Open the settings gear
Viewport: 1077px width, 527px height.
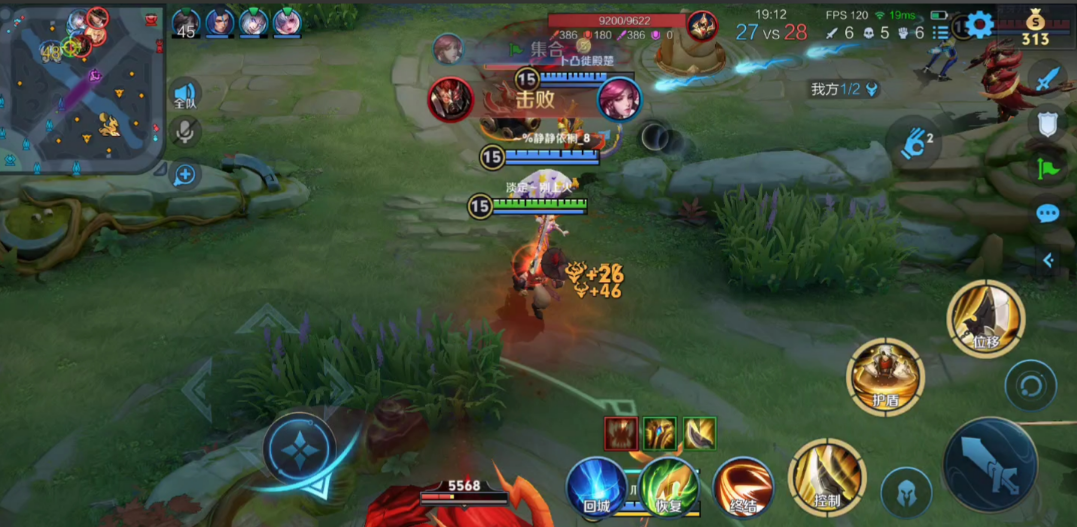click(979, 25)
